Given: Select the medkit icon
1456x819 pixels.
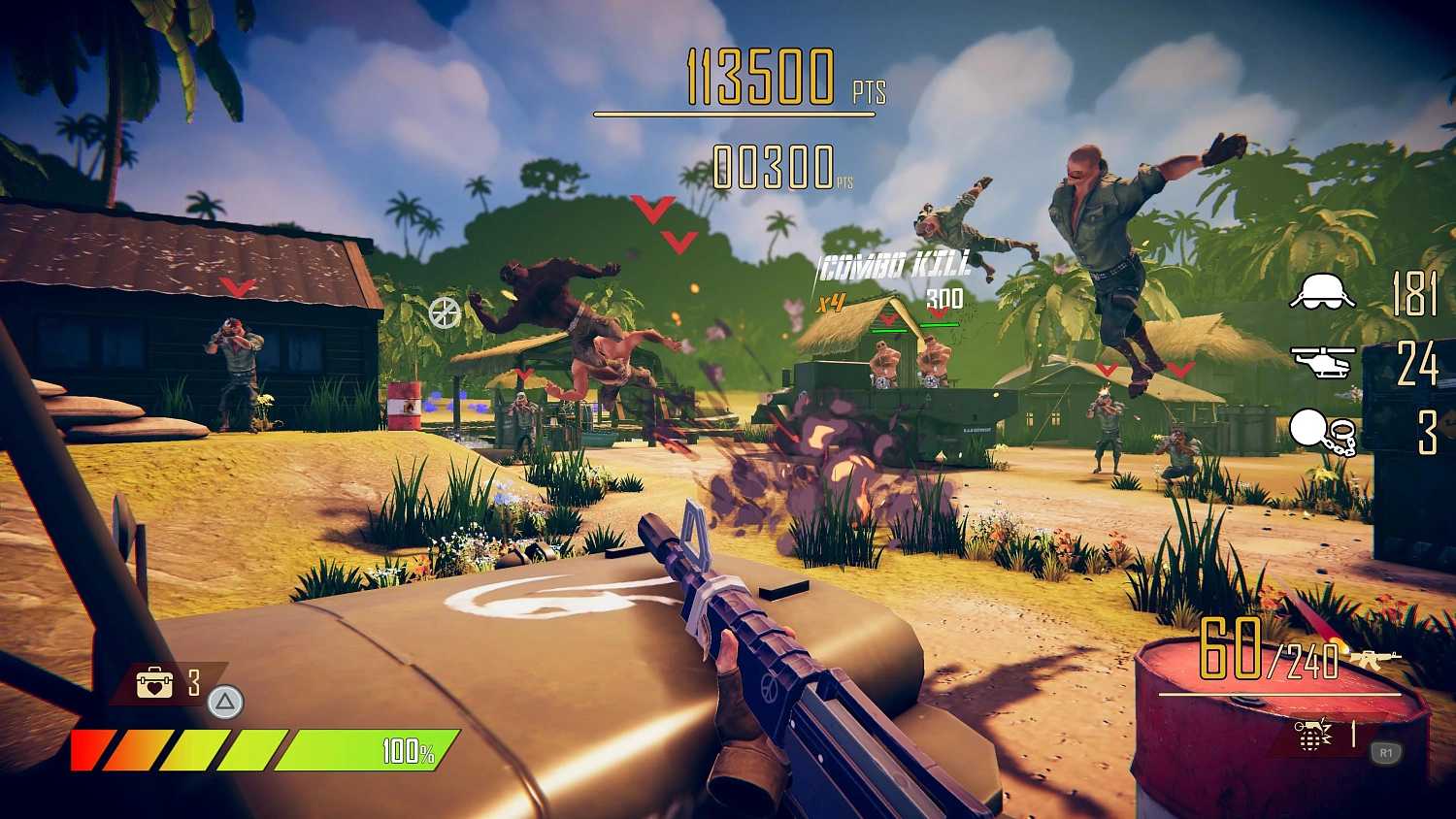Looking at the screenshot, I should pos(154,683).
